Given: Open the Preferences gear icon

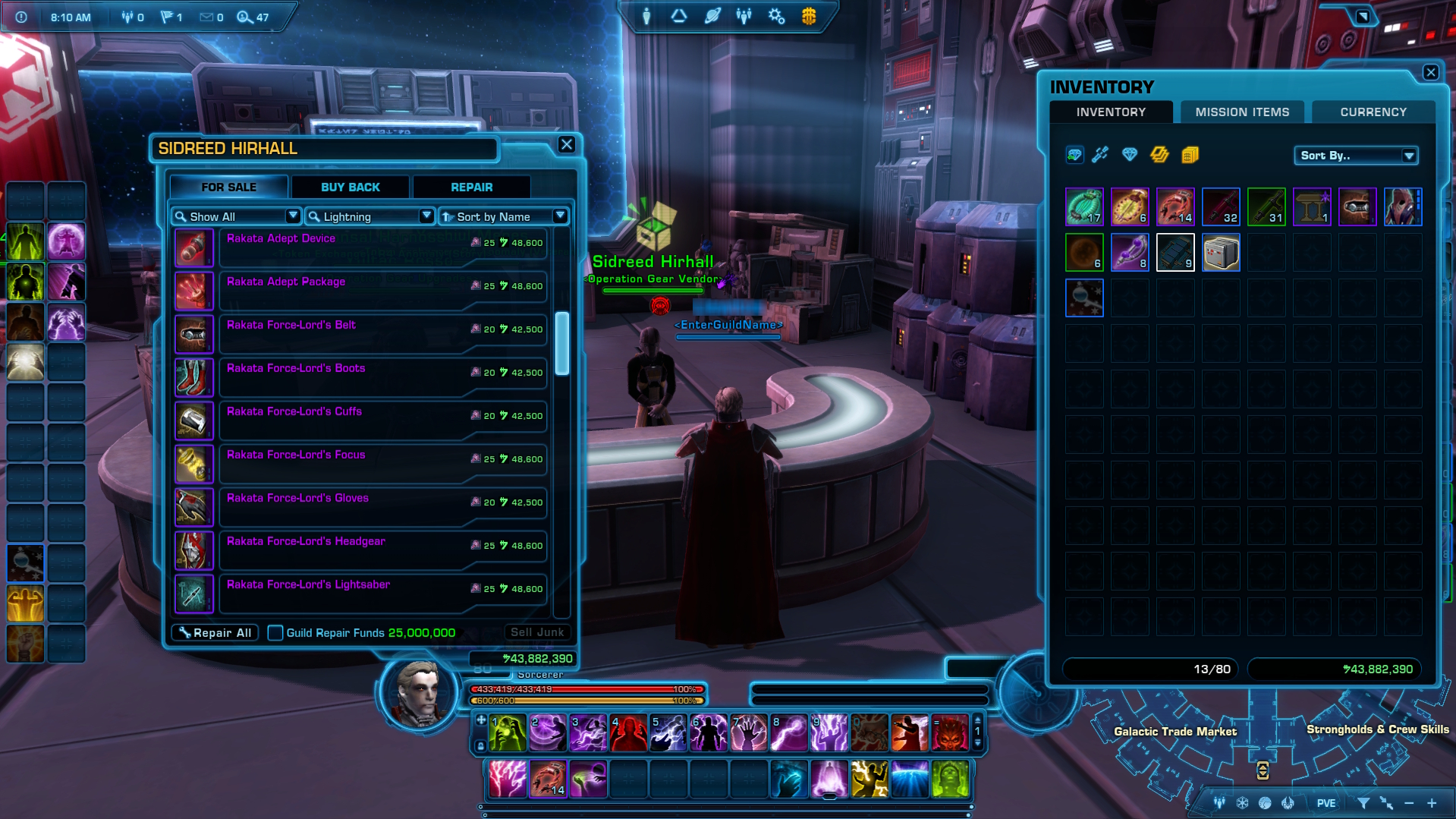Looking at the screenshot, I should tap(776, 16).
